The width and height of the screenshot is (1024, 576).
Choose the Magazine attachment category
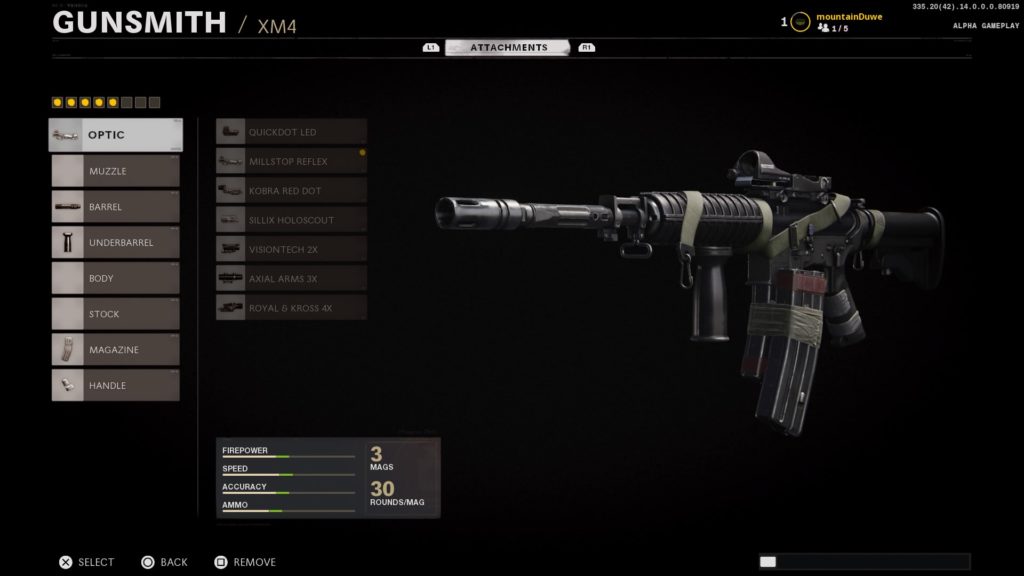(116, 350)
